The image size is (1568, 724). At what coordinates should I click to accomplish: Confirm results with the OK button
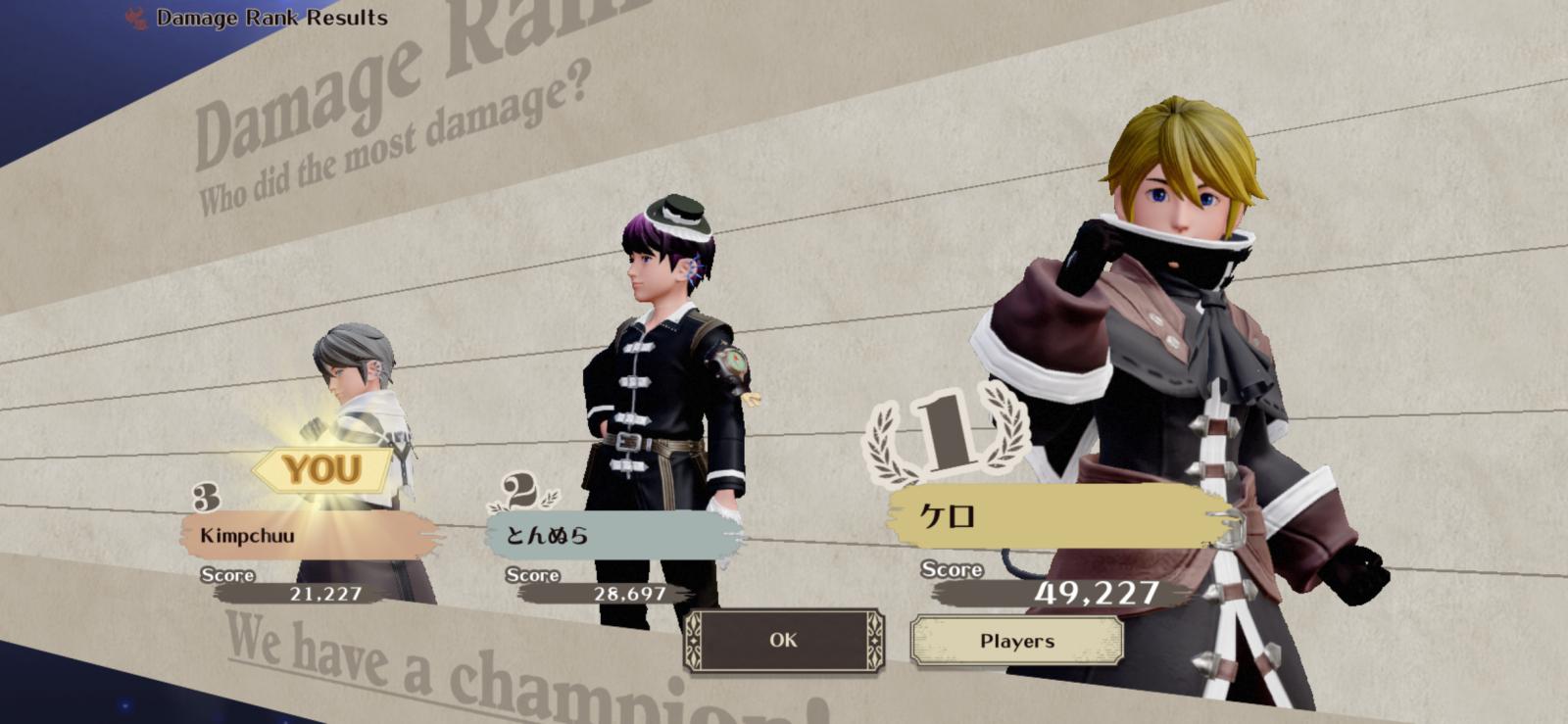coord(783,641)
